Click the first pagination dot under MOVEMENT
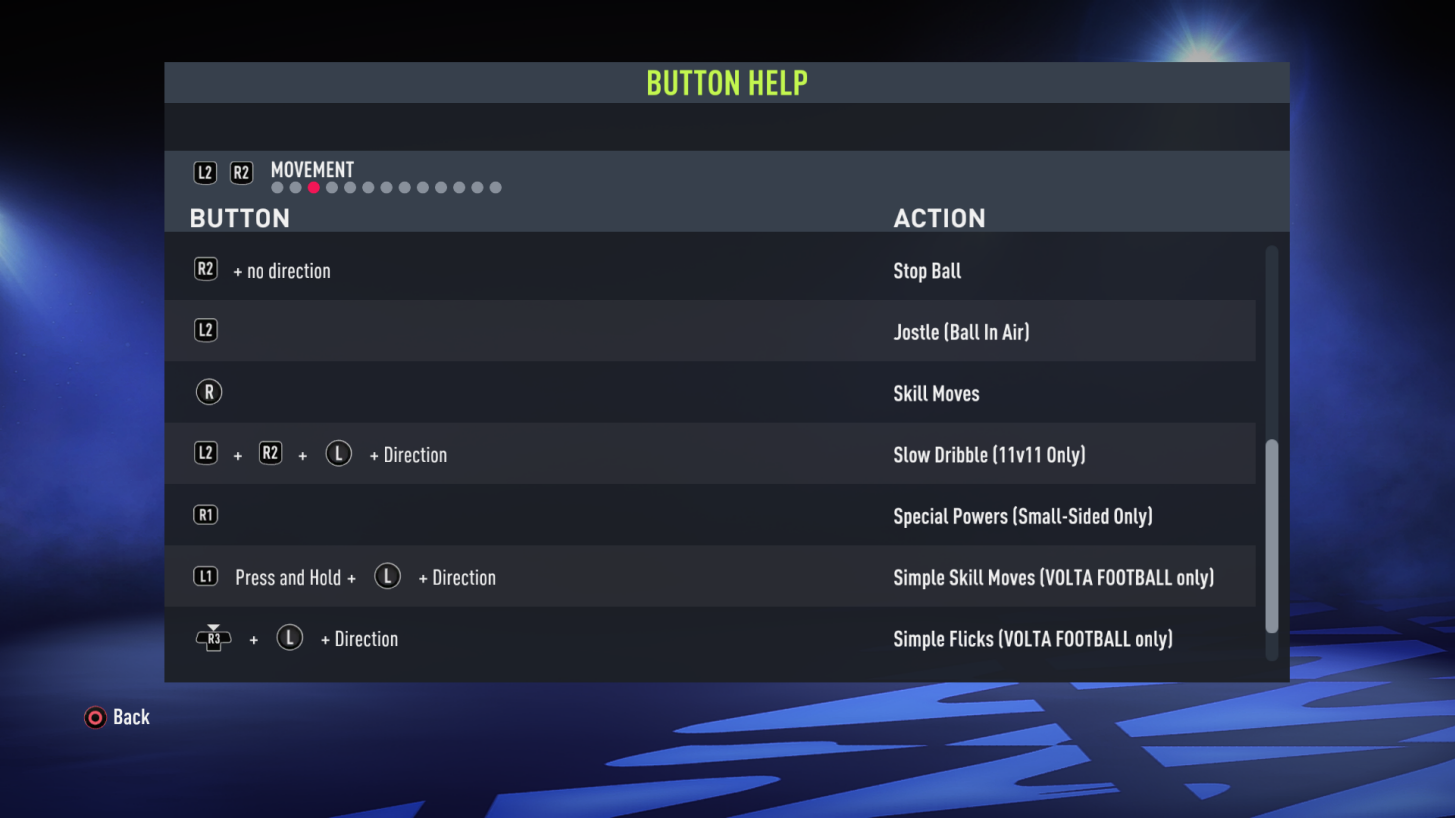This screenshot has width=1455, height=818. click(x=276, y=187)
